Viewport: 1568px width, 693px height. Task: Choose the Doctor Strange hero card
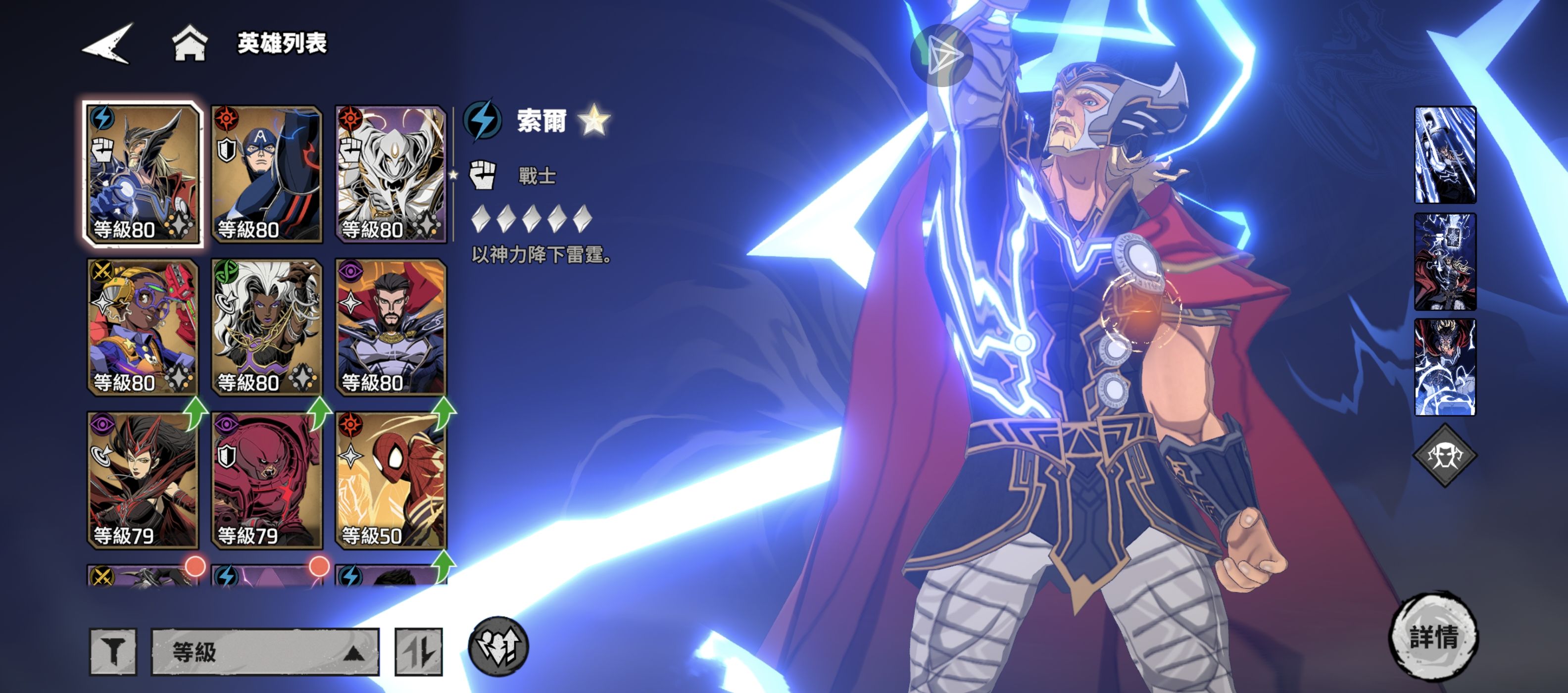tap(391, 327)
